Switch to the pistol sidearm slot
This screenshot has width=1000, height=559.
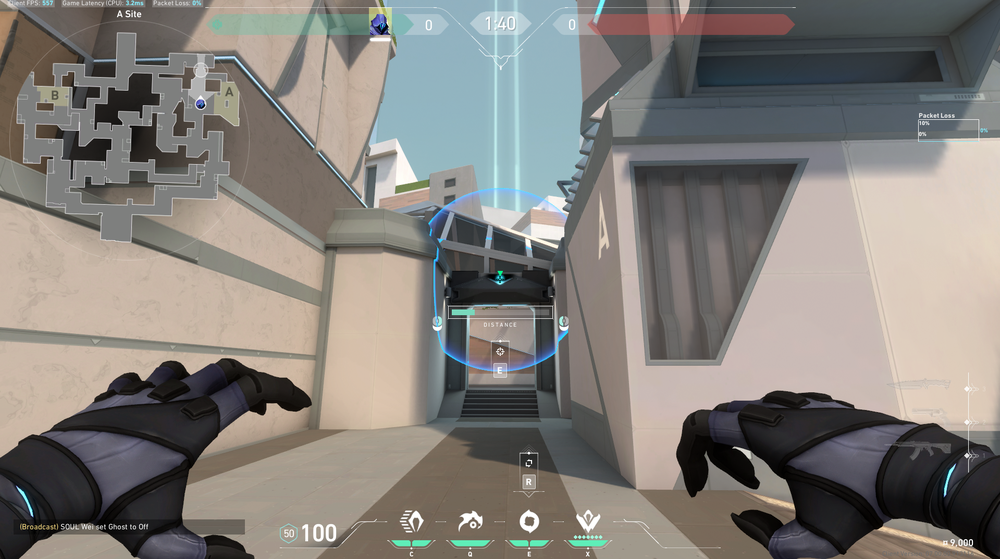click(932, 414)
